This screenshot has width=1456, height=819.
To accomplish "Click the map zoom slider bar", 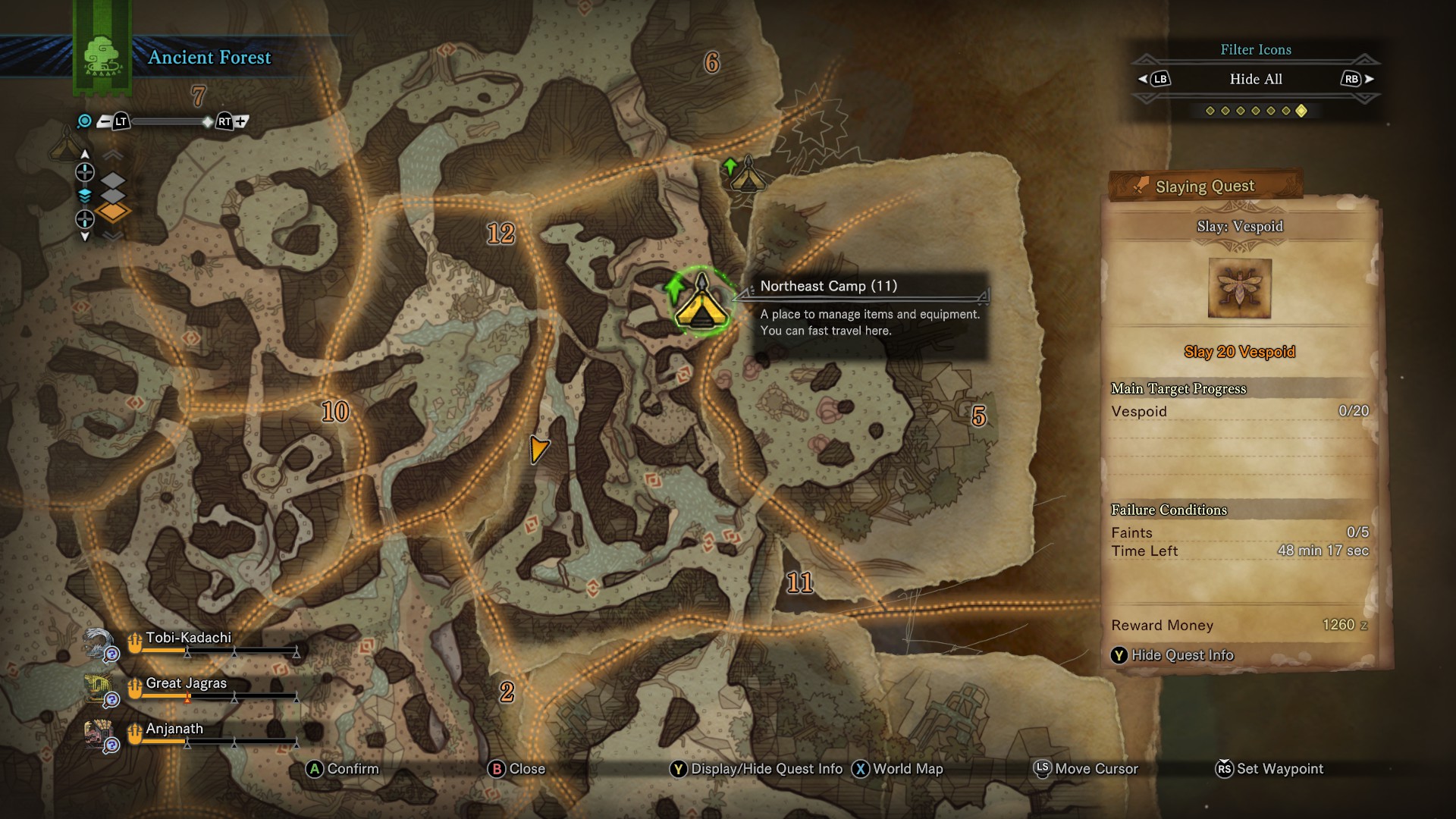I will pyautogui.click(x=167, y=121).
